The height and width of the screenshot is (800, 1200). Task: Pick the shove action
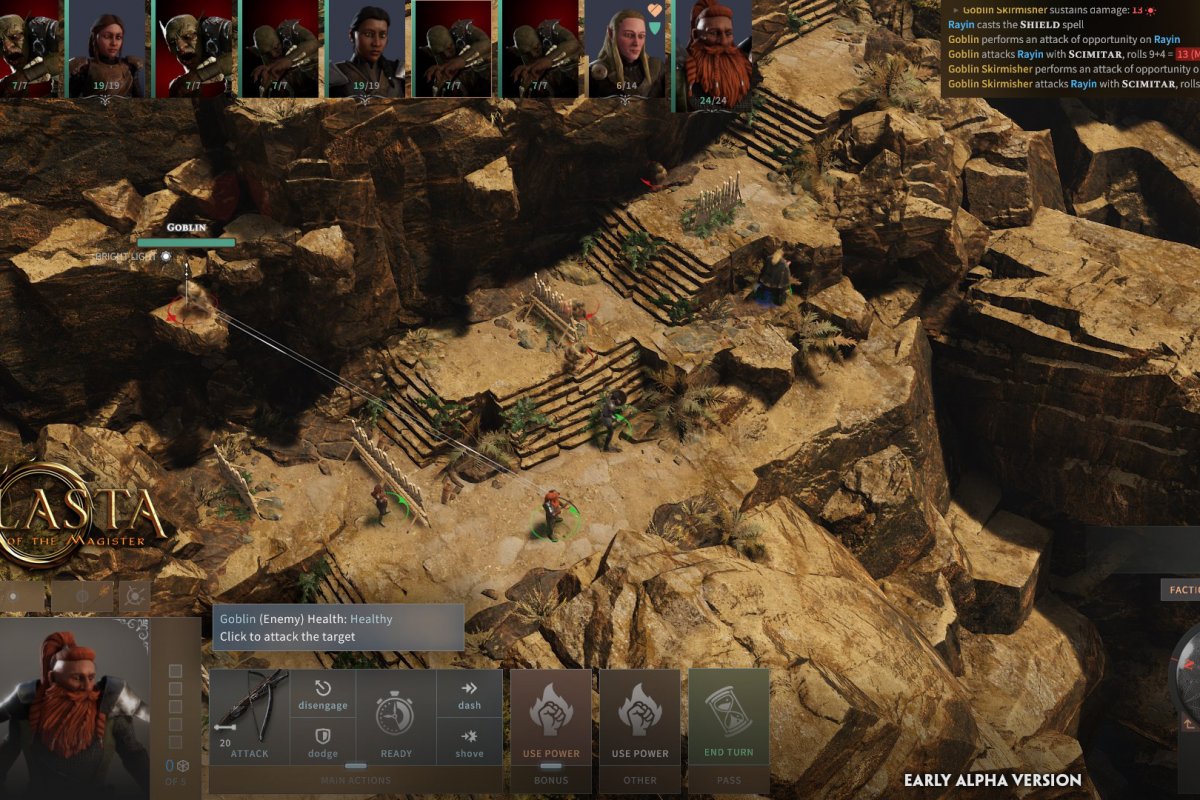pos(469,742)
